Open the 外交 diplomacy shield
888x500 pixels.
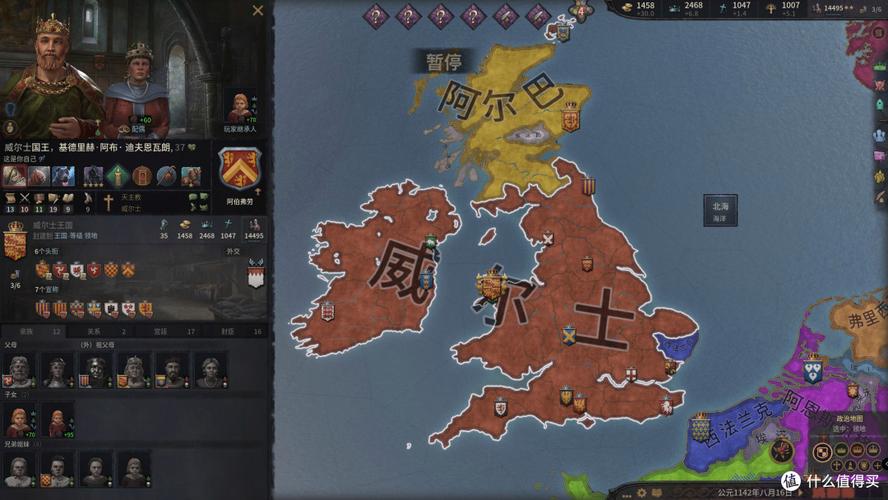pyautogui.click(x=256, y=274)
